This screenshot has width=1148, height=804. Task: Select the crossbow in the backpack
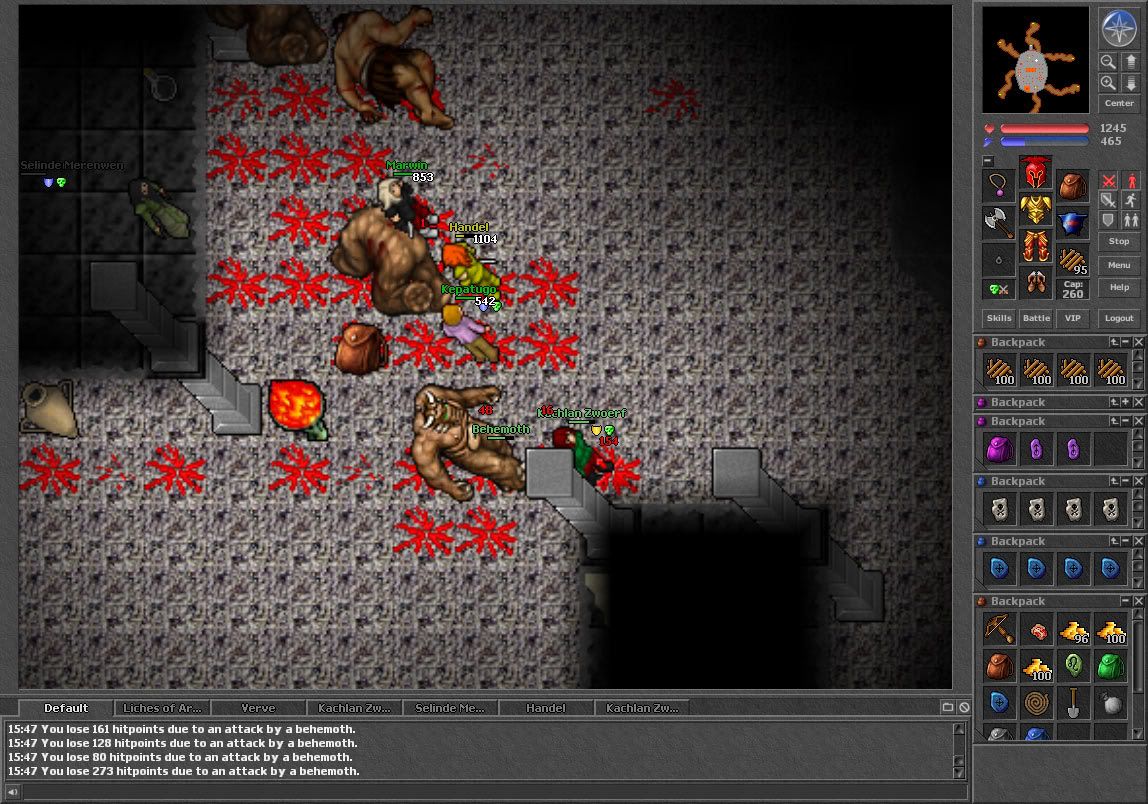click(x=998, y=629)
